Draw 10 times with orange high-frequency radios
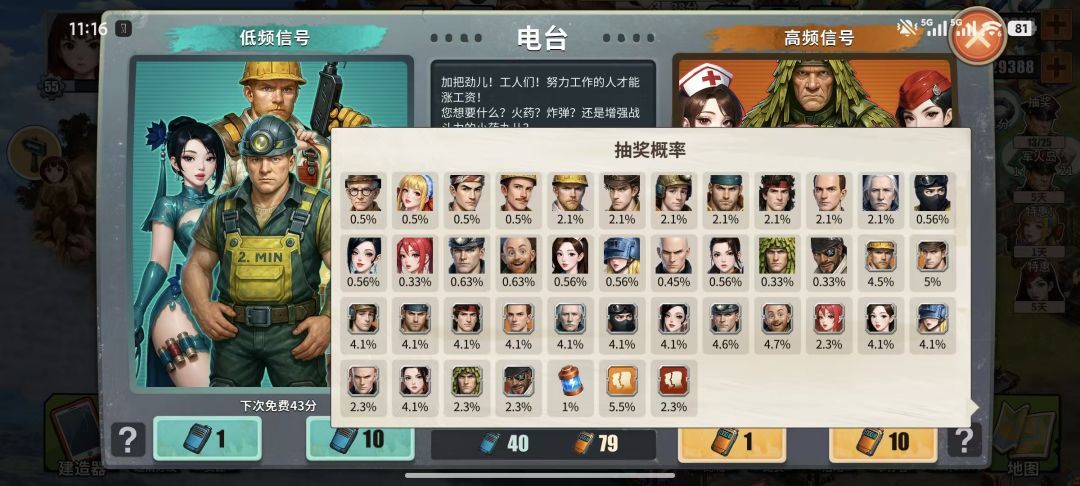Image resolution: width=1080 pixels, height=486 pixels. 883,438
